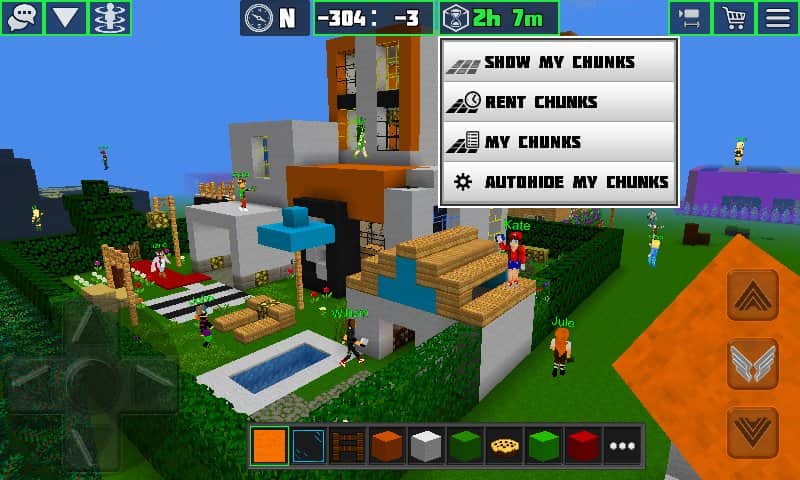Pick the glass pane hotbar slot

tap(308, 446)
